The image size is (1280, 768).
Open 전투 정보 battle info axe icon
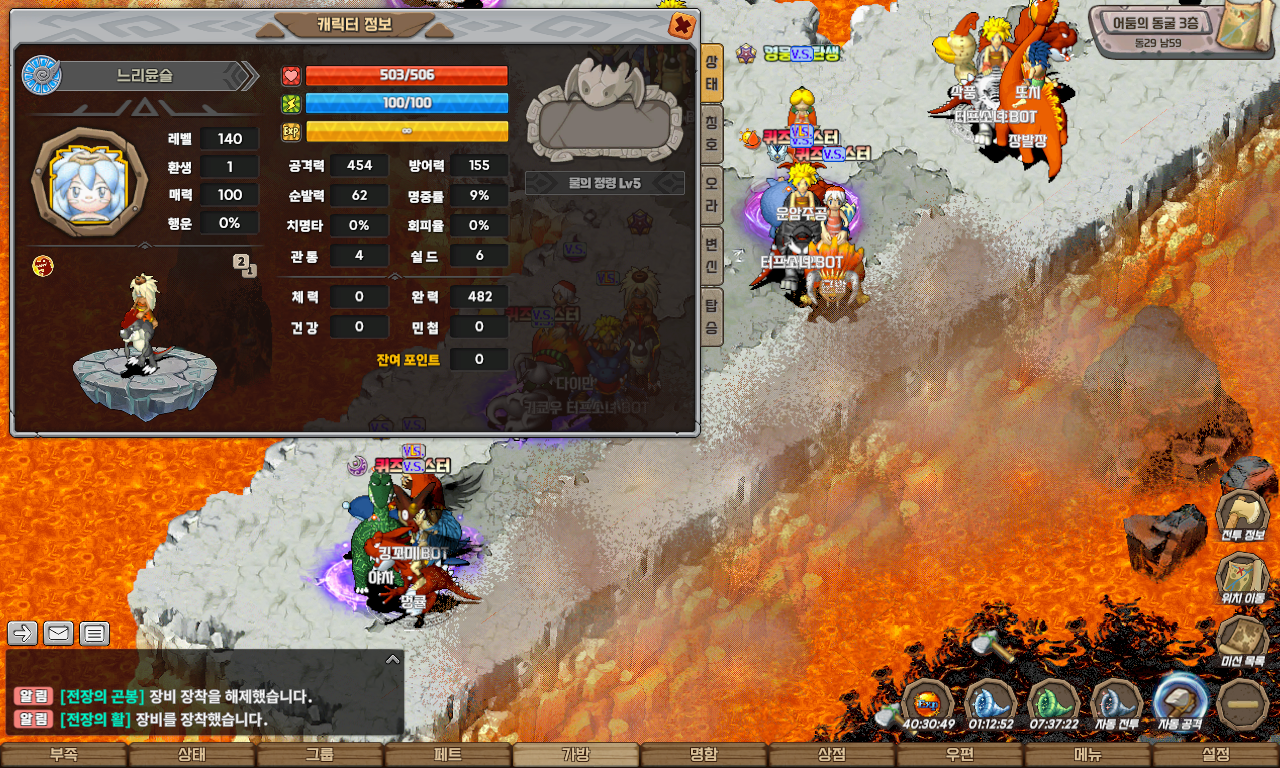(1242, 514)
